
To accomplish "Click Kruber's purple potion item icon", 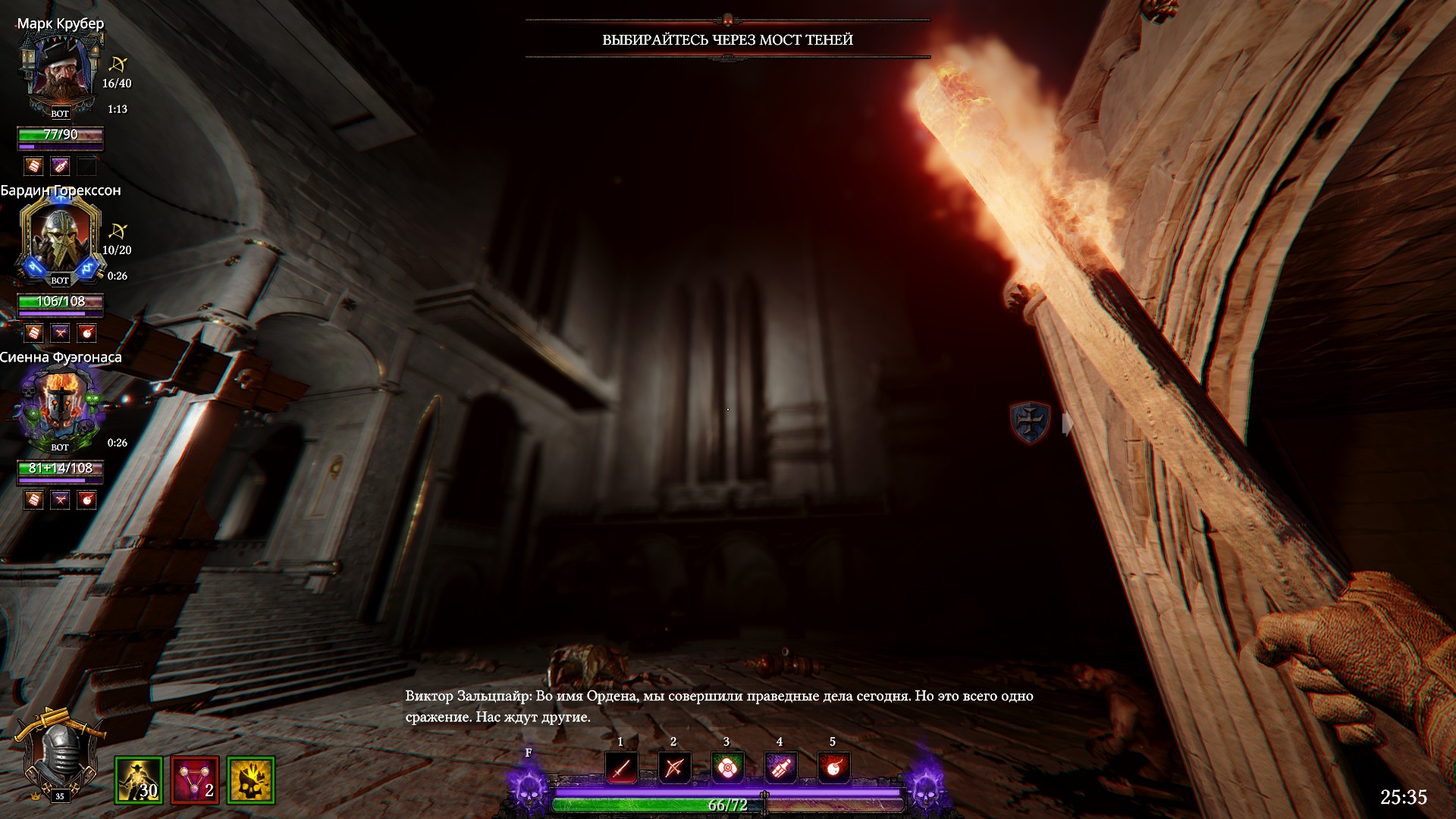I will point(61,165).
